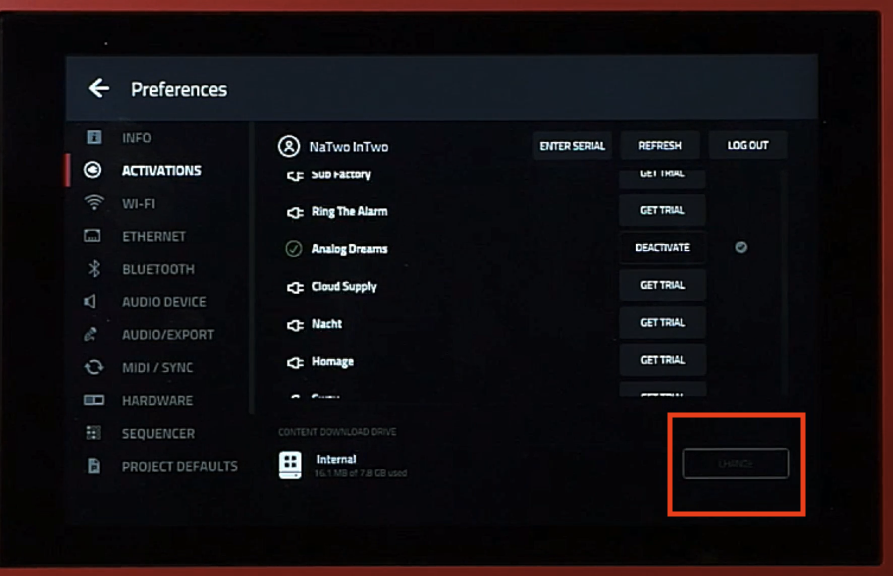893x576 pixels.
Task: Switch to Audio/Export settings
Action: pos(167,335)
